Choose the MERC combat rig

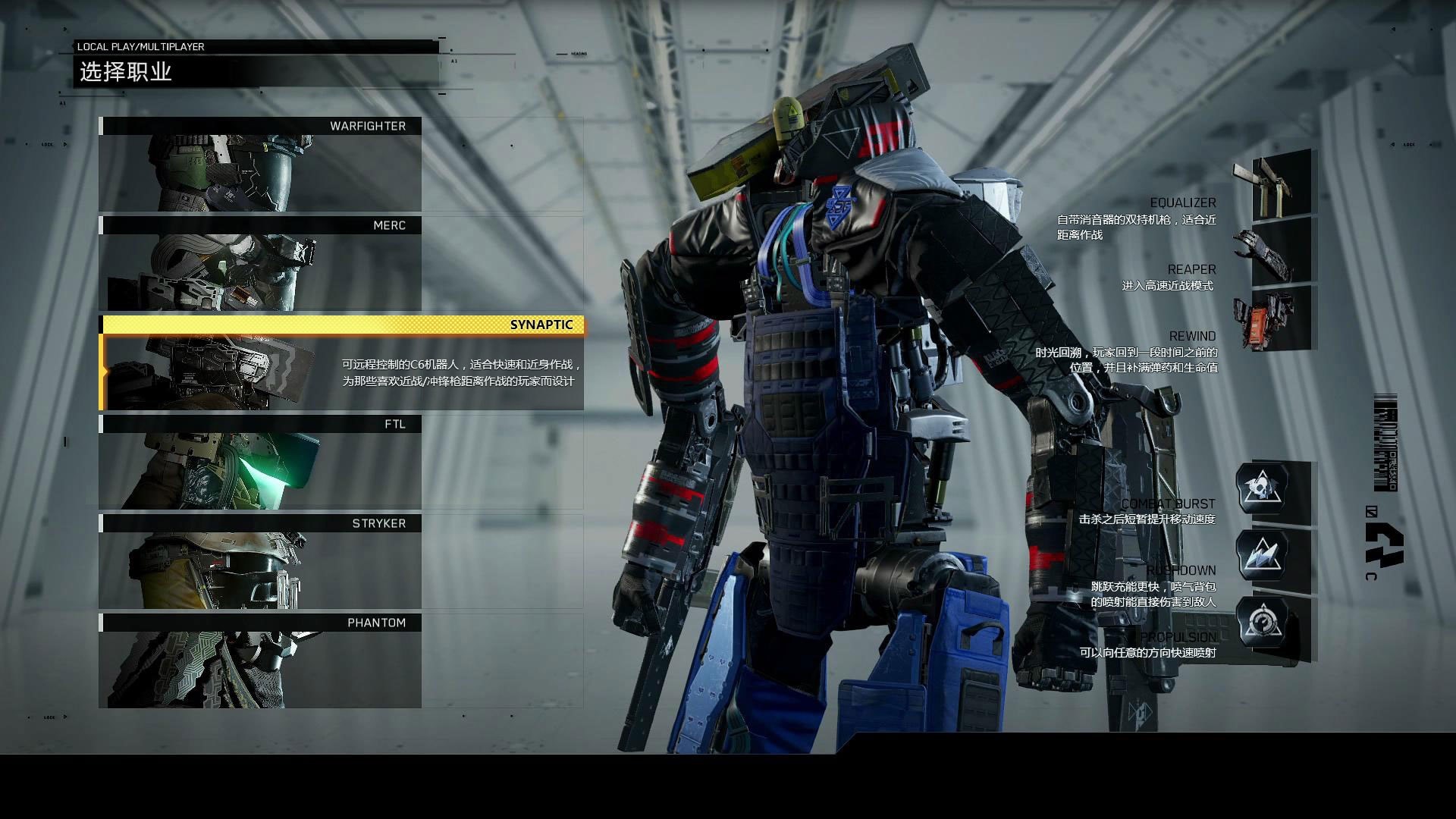(x=260, y=264)
